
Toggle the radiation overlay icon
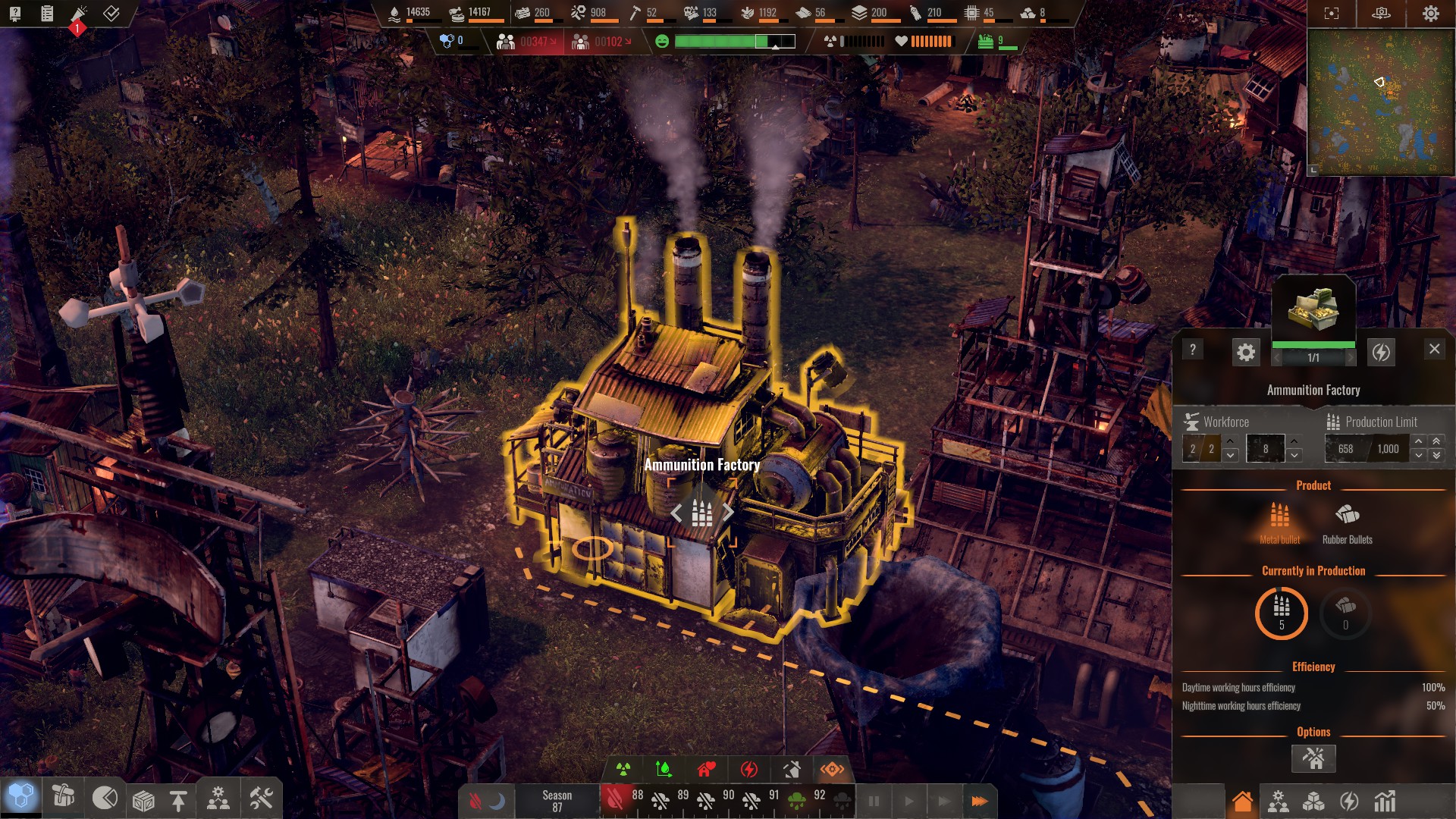[623, 770]
